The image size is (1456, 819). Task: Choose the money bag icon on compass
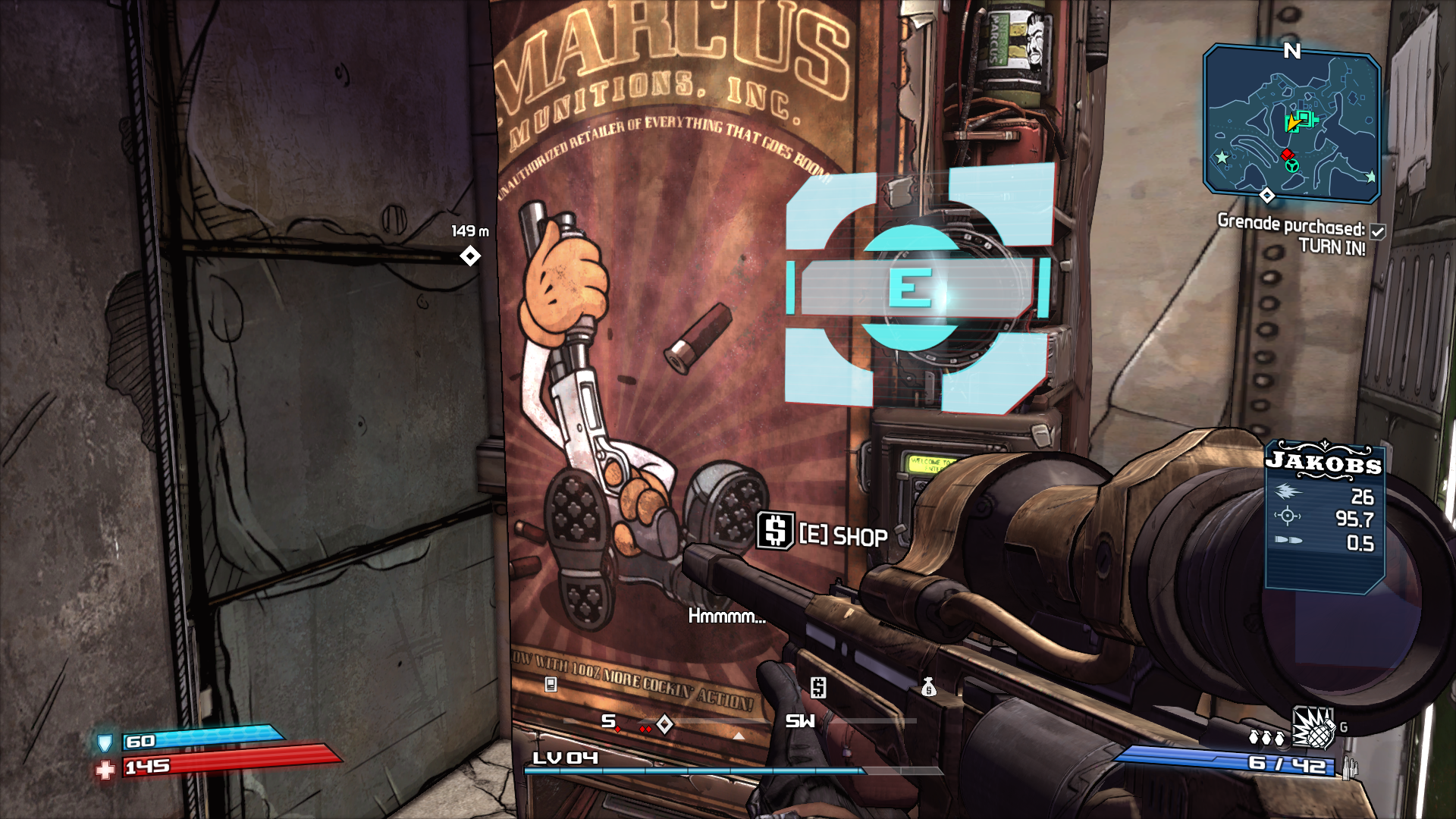[x=928, y=687]
